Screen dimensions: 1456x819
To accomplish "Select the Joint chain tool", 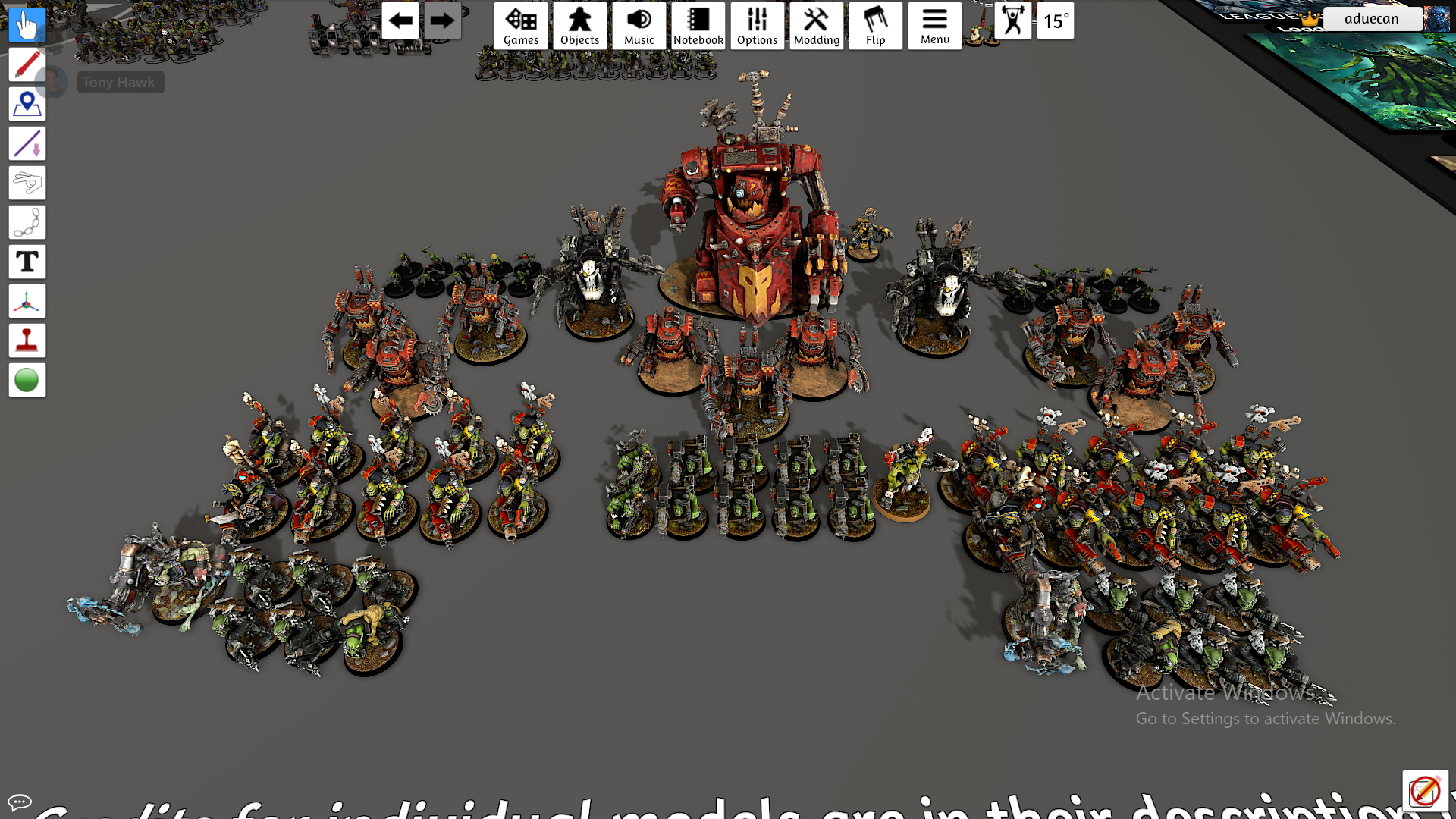I will click(x=27, y=222).
